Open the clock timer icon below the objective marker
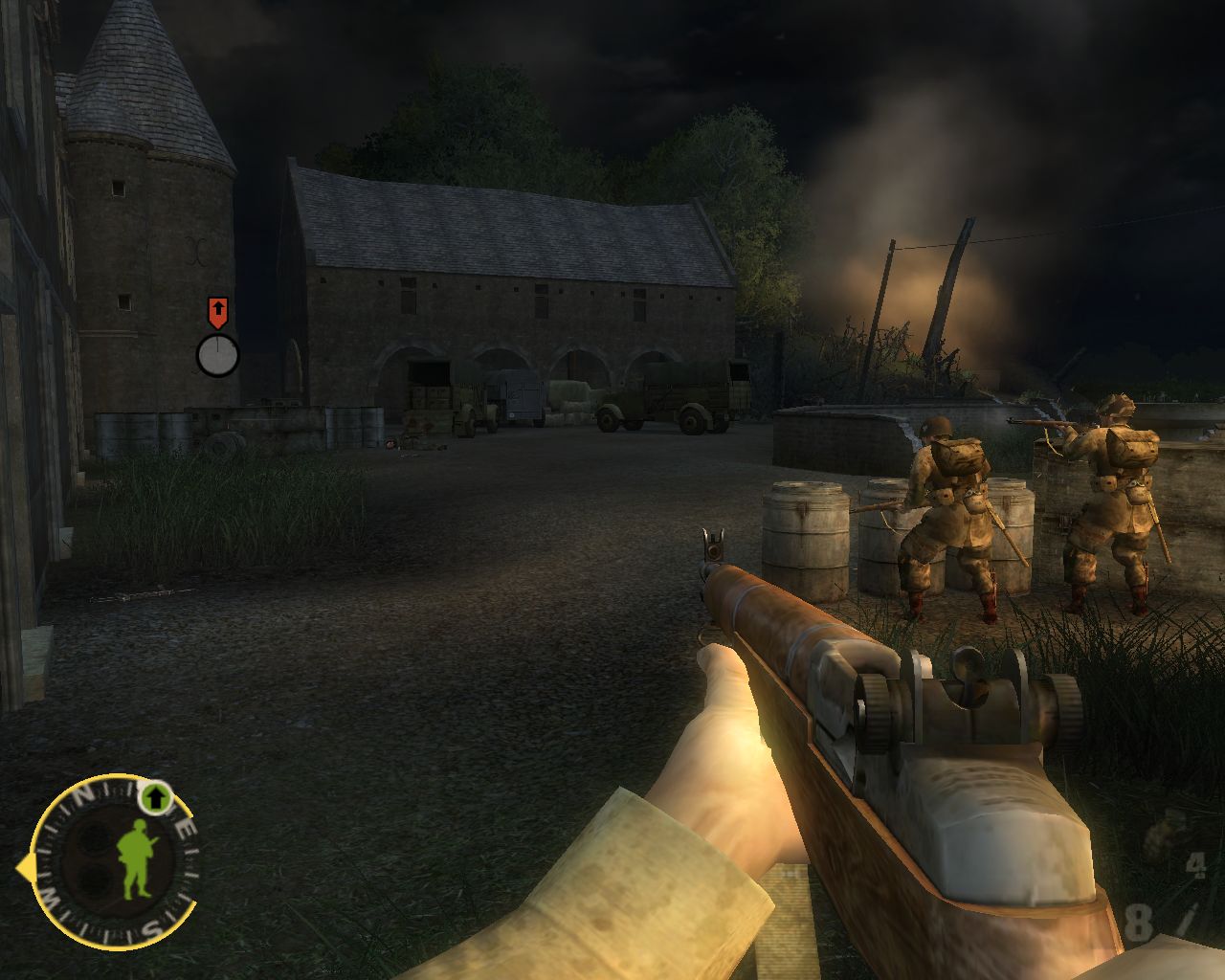The height and width of the screenshot is (980, 1225). (x=219, y=354)
